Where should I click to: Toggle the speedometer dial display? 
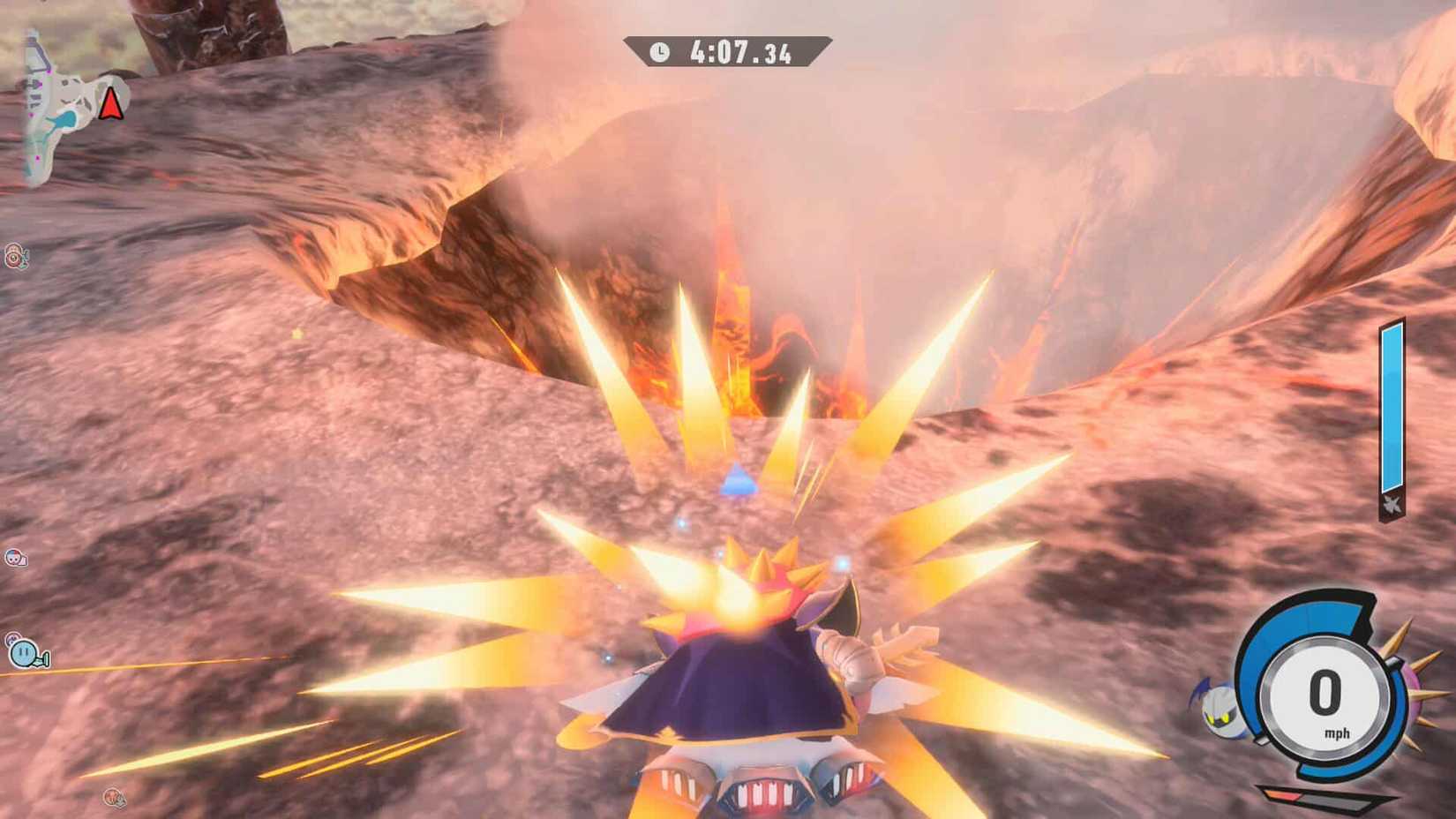(1324, 697)
